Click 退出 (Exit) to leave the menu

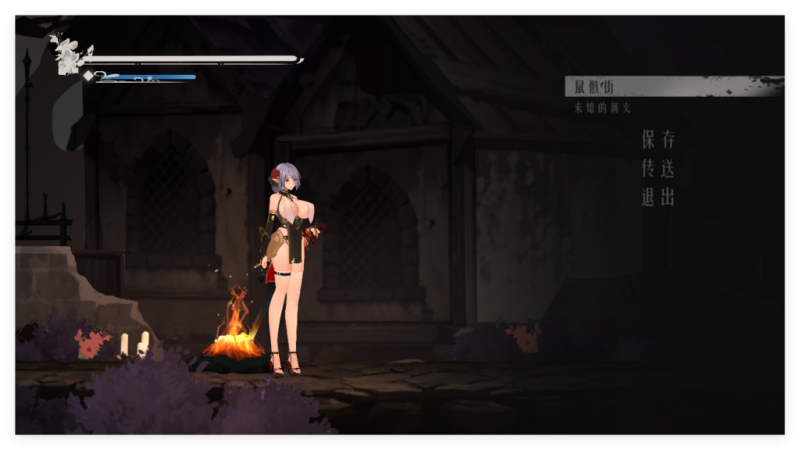[x=658, y=197]
